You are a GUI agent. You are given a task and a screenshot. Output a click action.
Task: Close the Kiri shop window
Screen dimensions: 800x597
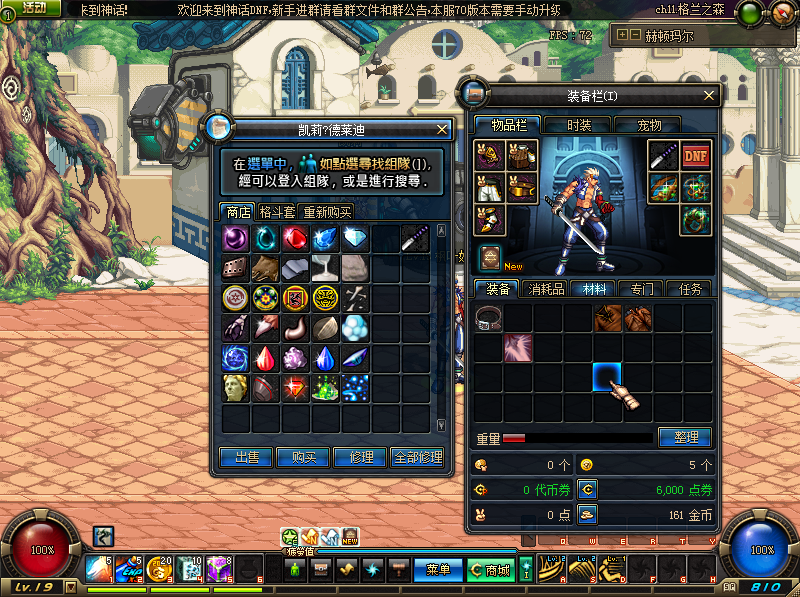point(442,129)
